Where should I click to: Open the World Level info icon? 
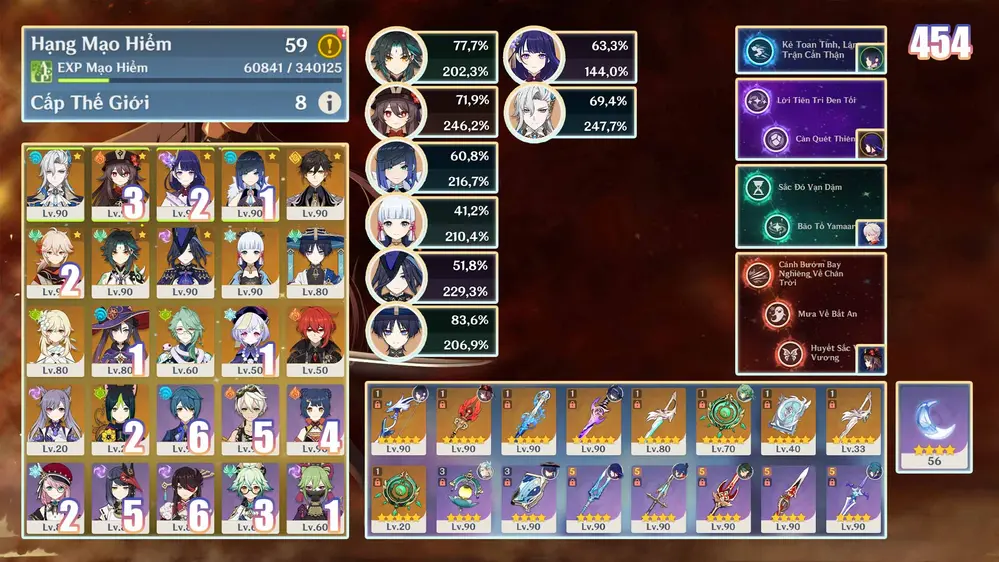[329, 103]
